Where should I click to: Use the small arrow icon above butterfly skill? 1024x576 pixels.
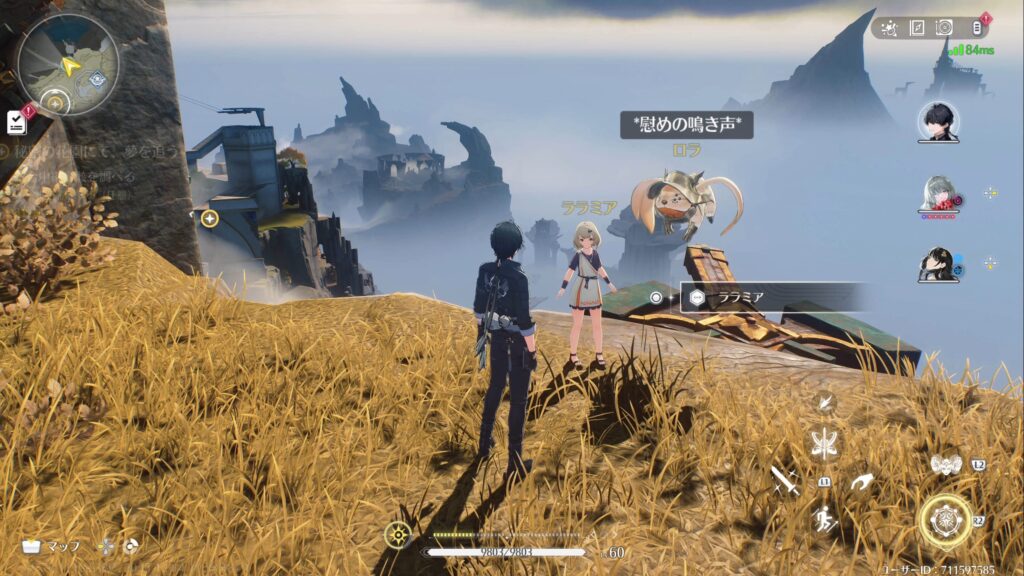coord(825,403)
